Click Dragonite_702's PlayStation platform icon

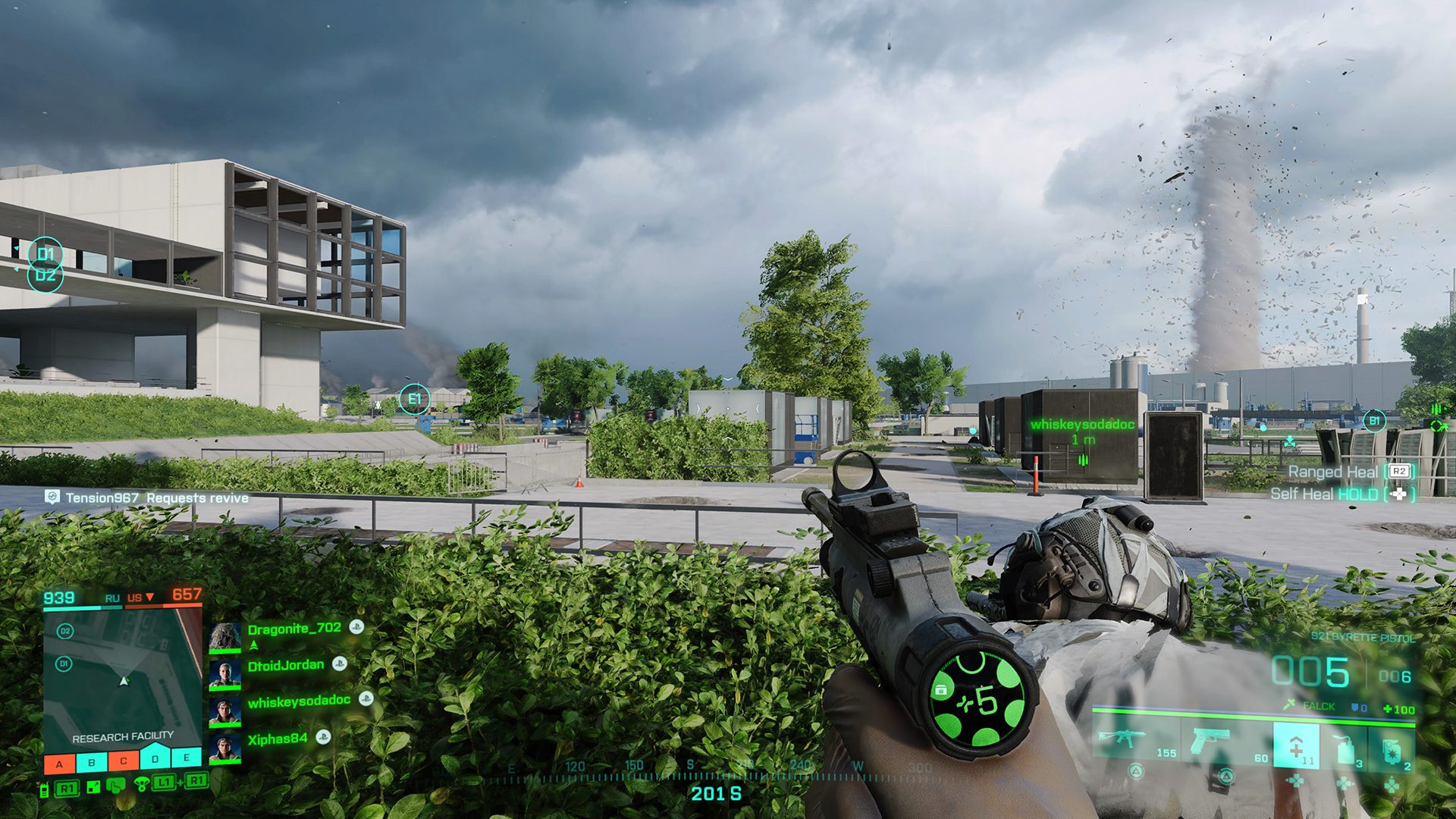(356, 628)
